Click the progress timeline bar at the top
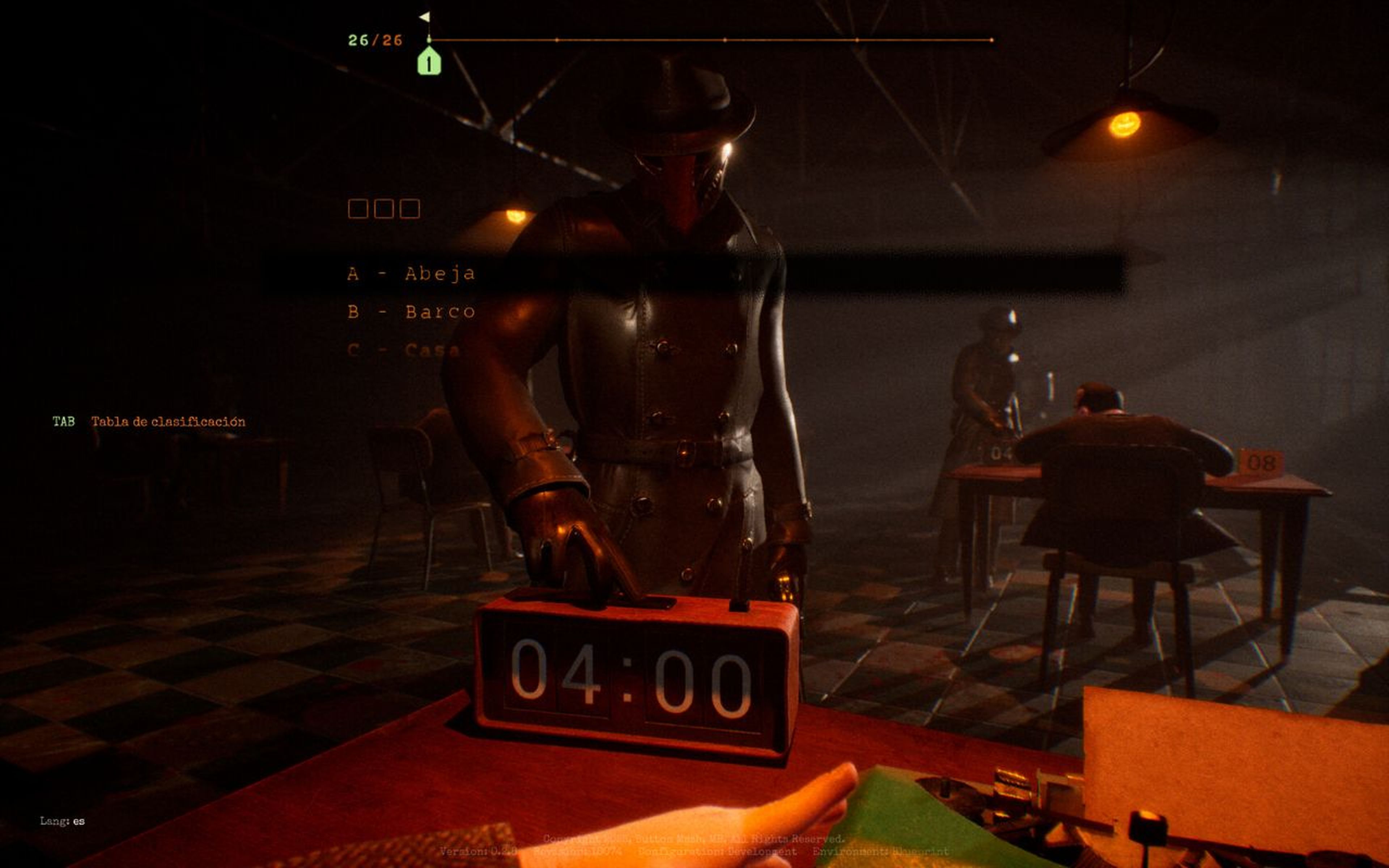The image size is (1389, 868). (x=712, y=39)
